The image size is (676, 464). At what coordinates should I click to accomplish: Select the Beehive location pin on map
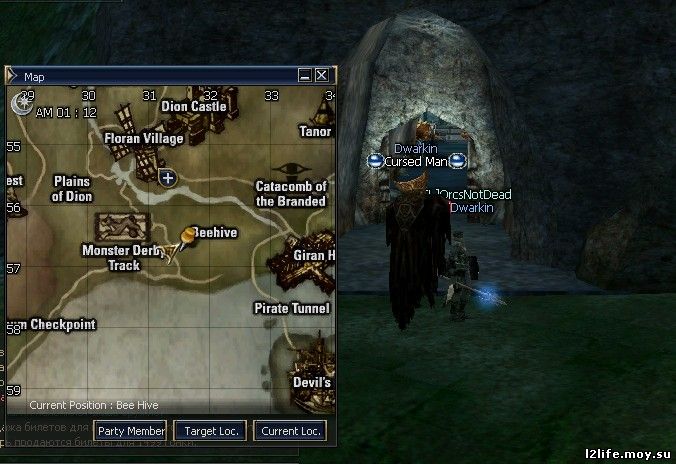tap(184, 240)
